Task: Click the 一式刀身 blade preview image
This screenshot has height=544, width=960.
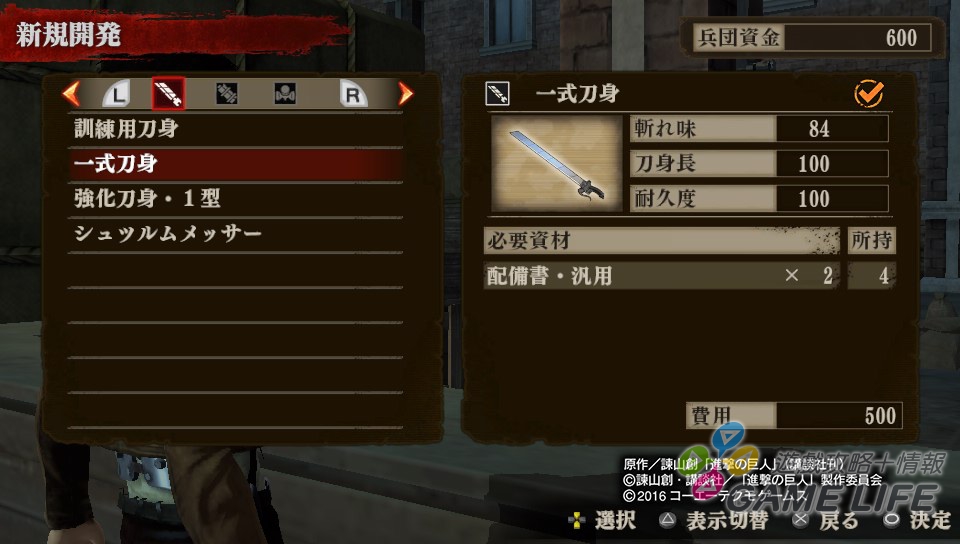Action: 556,163
